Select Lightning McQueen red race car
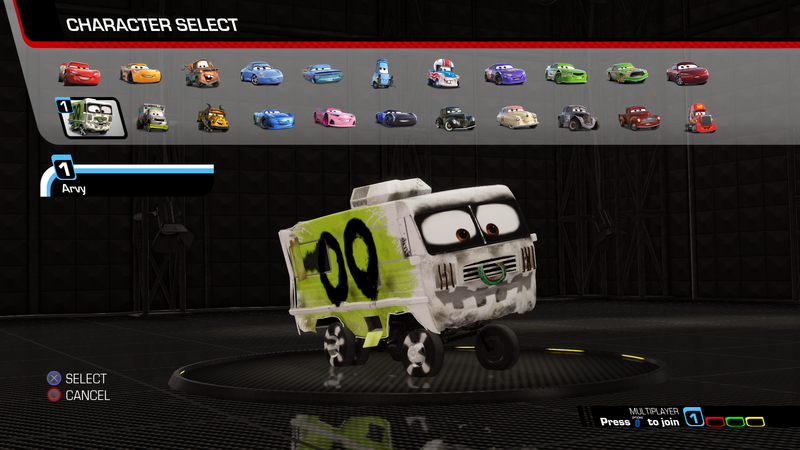This screenshot has height=450, width=800. click(x=79, y=73)
